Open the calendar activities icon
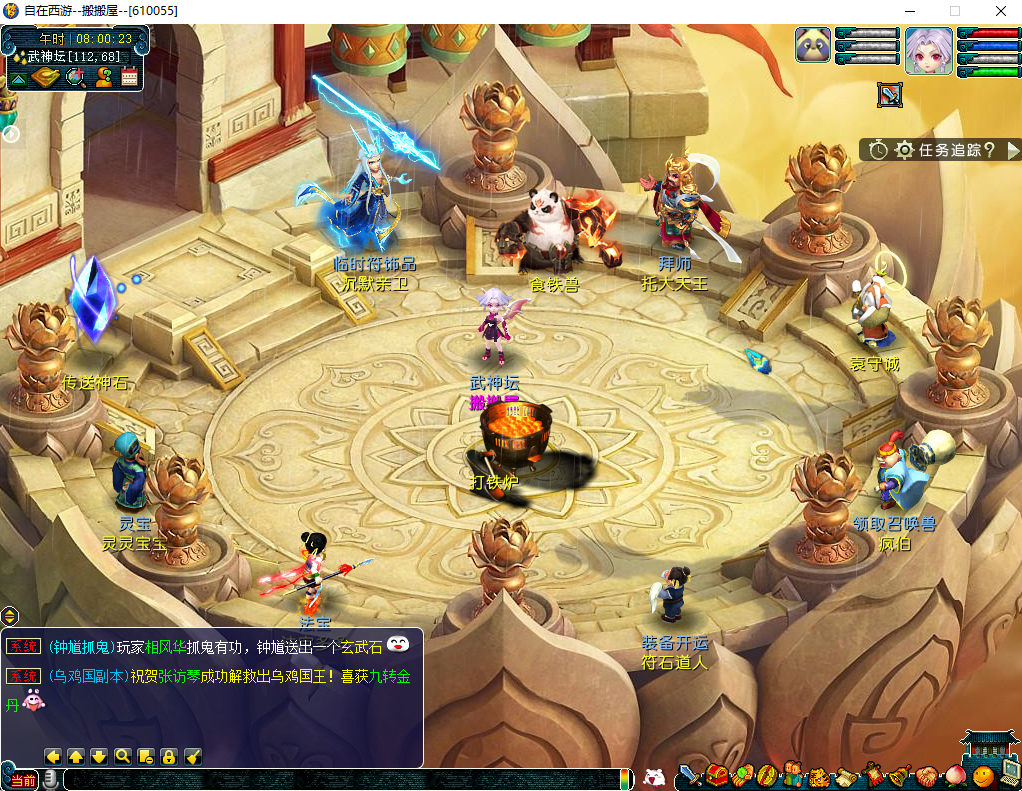 [x=129, y=77]
